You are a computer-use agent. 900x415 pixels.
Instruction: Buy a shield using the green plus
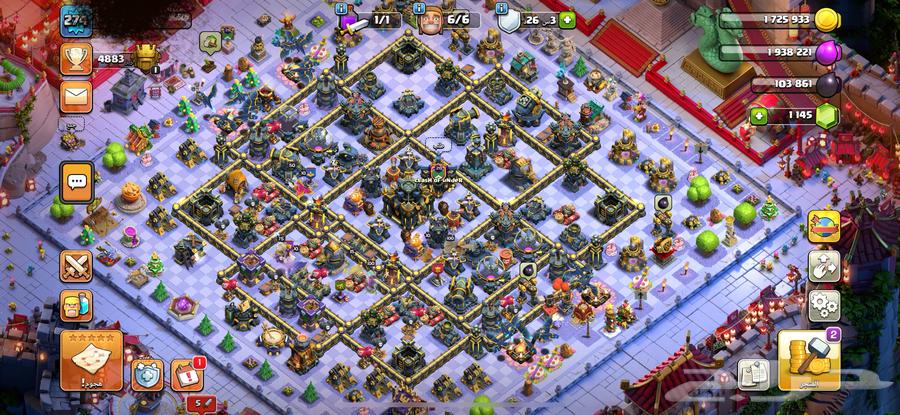[x=568, y=19]
